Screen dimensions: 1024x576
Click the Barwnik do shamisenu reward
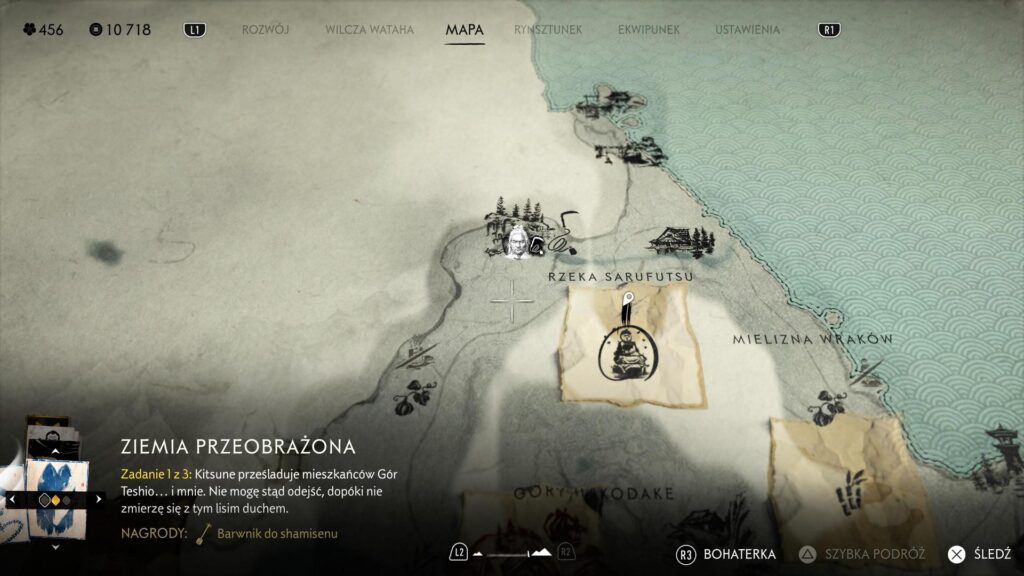pyautogui.click(x=270, y=533)
